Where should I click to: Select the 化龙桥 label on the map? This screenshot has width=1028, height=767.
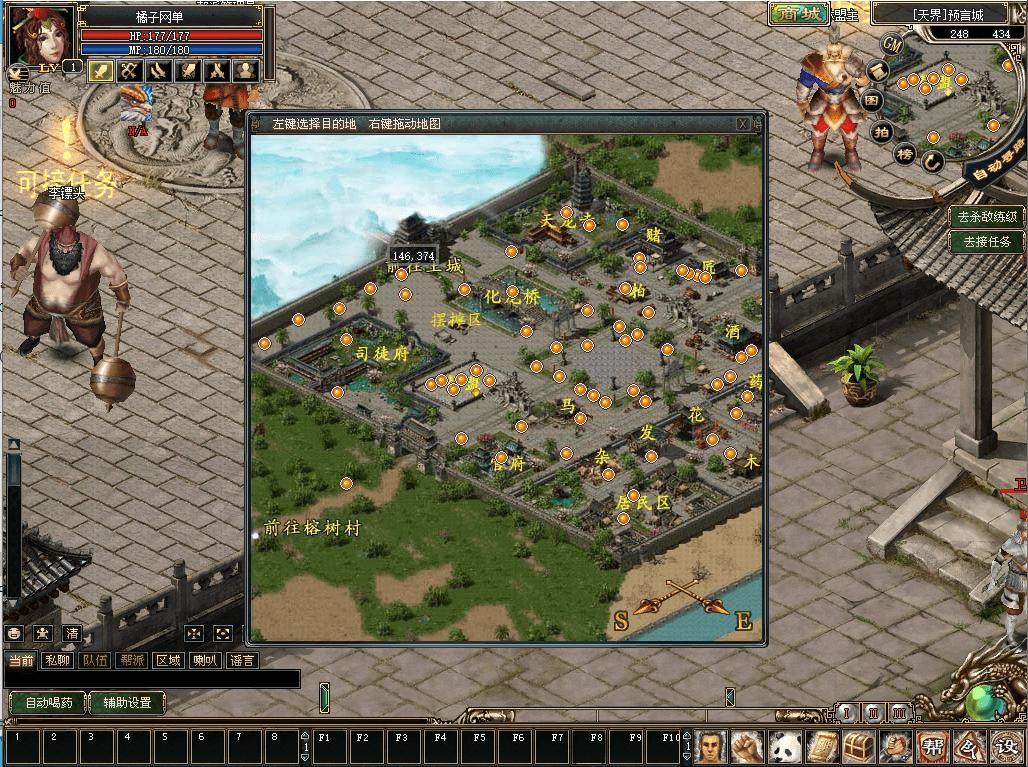pos(511,297)
